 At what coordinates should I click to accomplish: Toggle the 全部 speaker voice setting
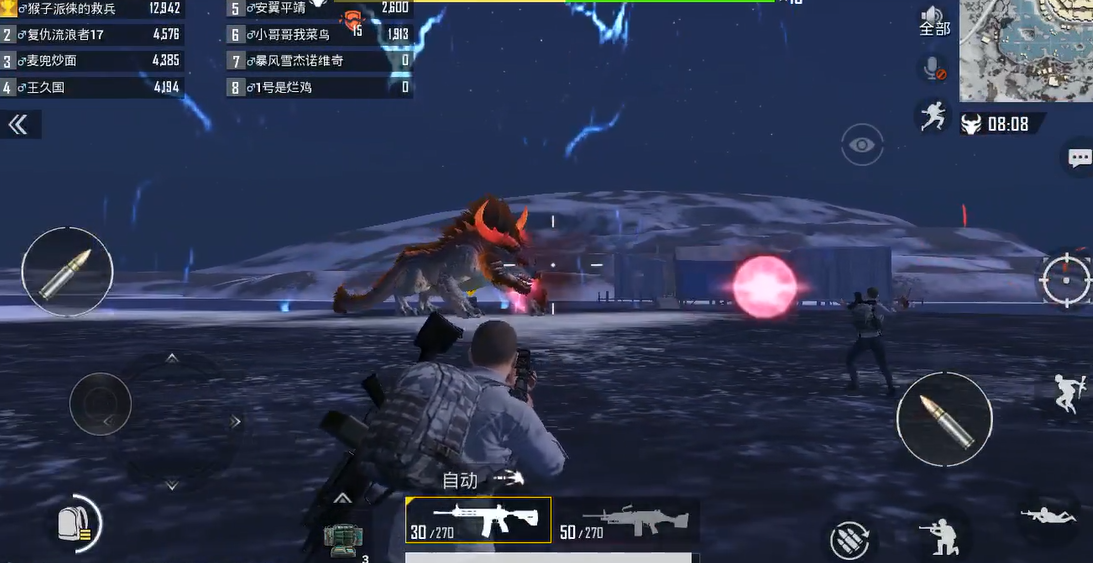tap(934, 20)
